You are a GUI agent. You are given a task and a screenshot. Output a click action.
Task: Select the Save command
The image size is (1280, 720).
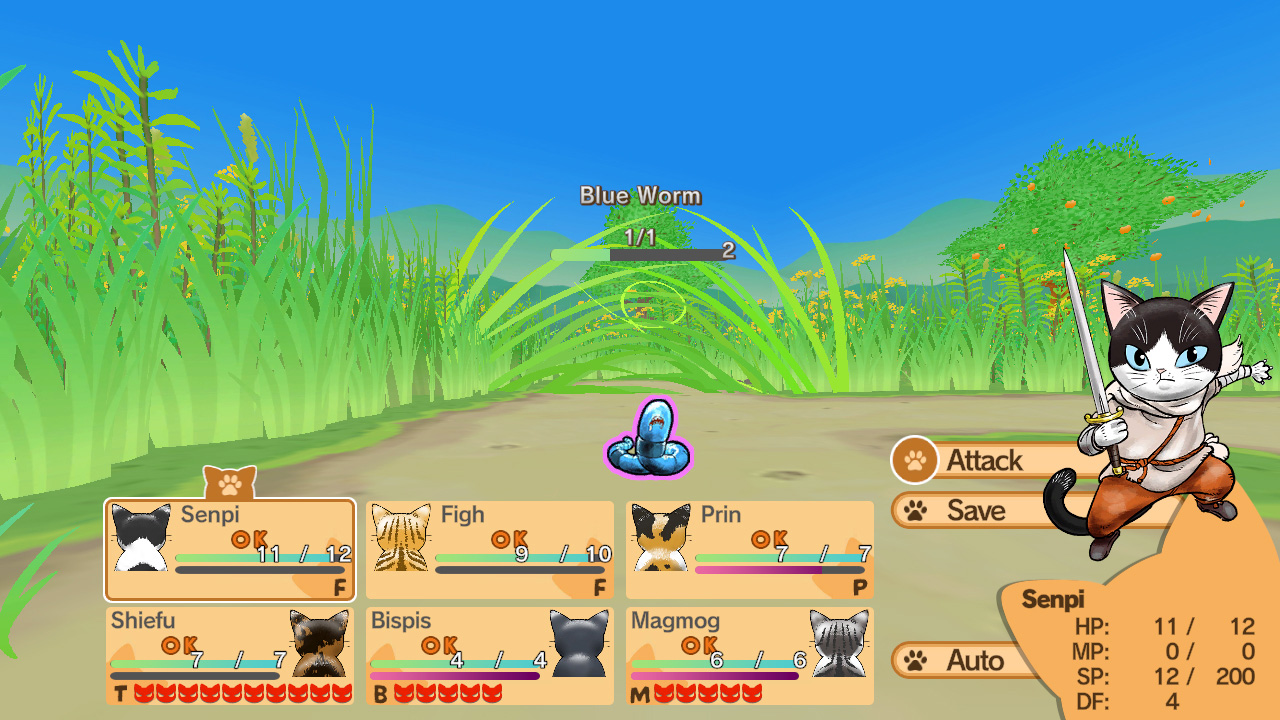point(975,511)
